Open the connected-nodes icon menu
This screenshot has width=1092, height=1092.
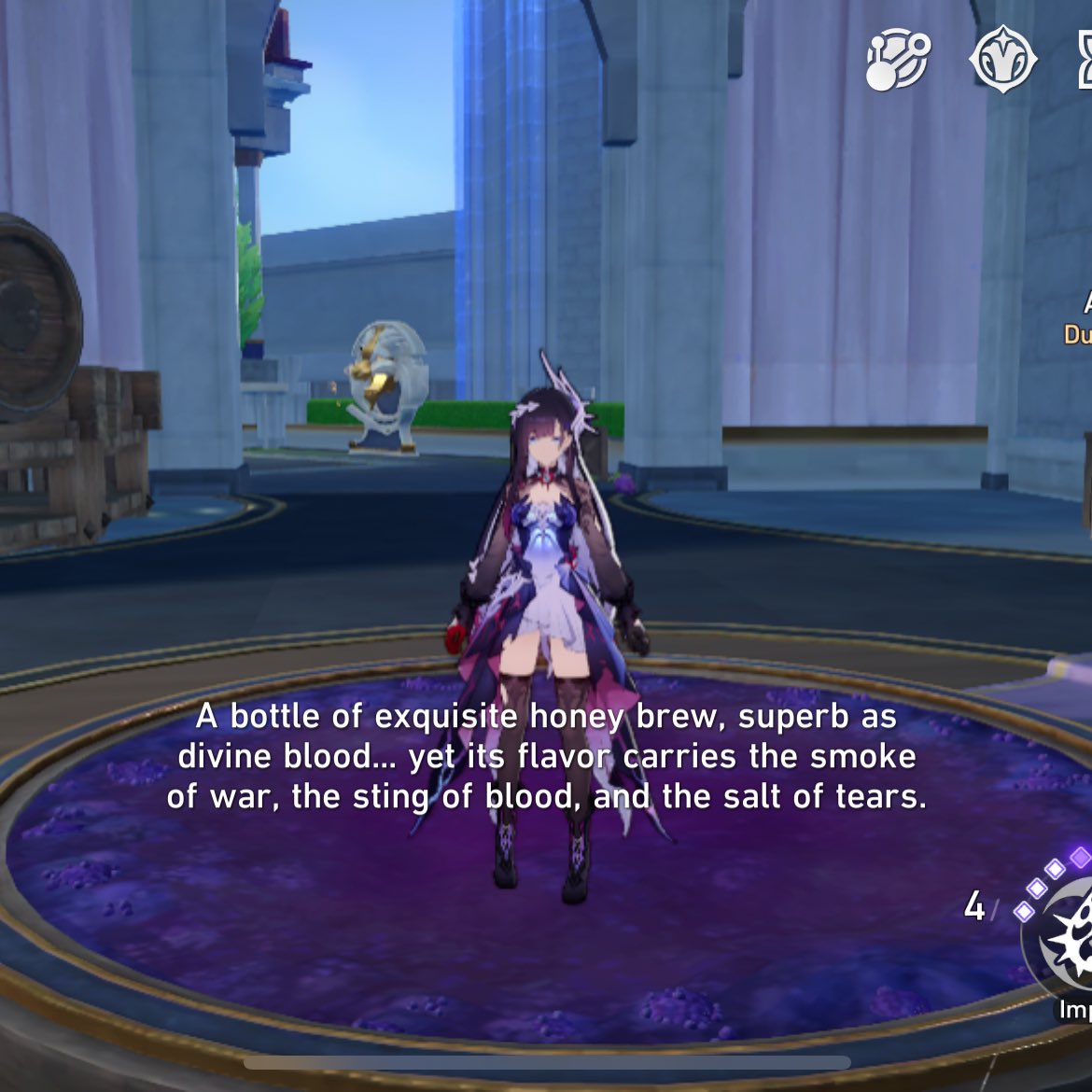[x=898, y=61]
